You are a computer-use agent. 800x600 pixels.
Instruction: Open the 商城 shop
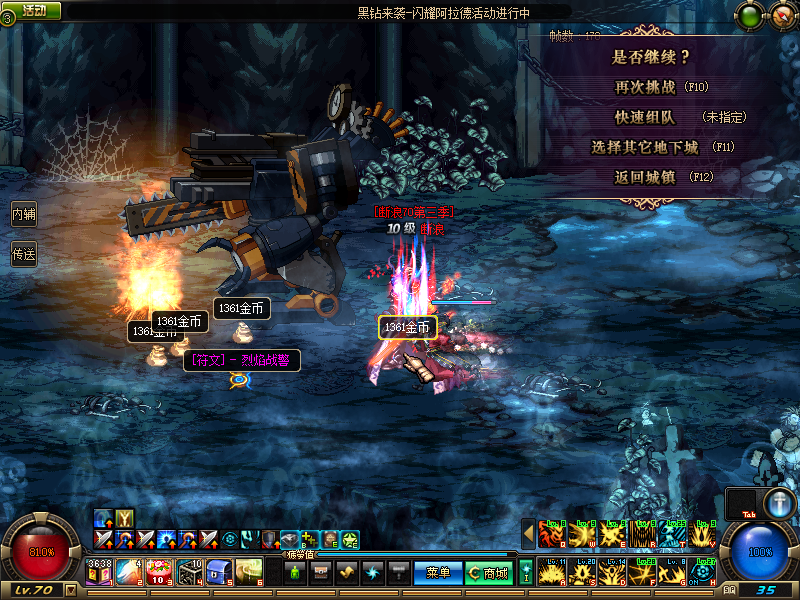pos(490,573)
